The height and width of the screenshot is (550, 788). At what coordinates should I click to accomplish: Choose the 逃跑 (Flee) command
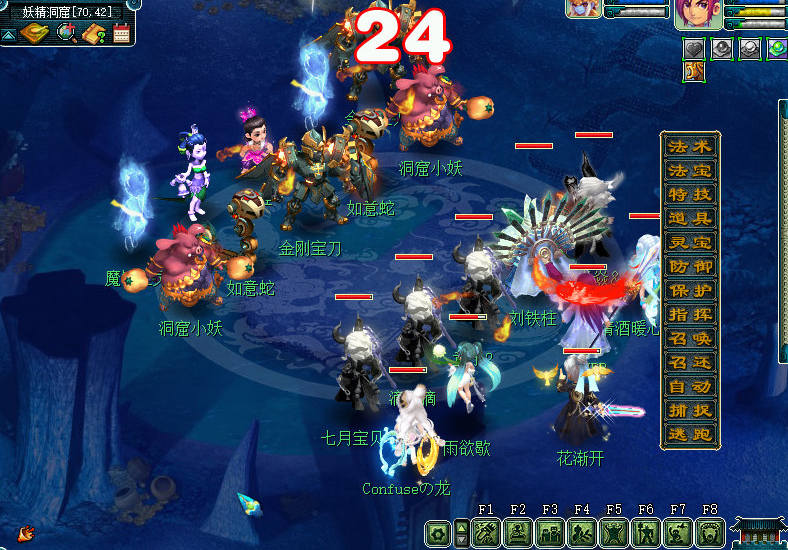click(689, 434)
